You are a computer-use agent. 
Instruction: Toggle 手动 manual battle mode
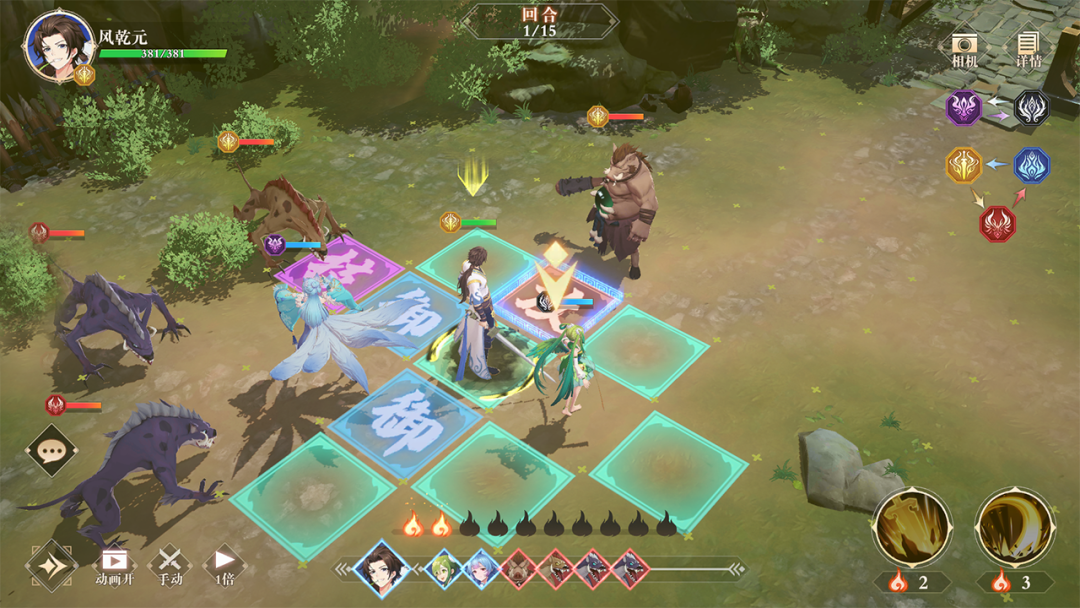click(170, 566)
